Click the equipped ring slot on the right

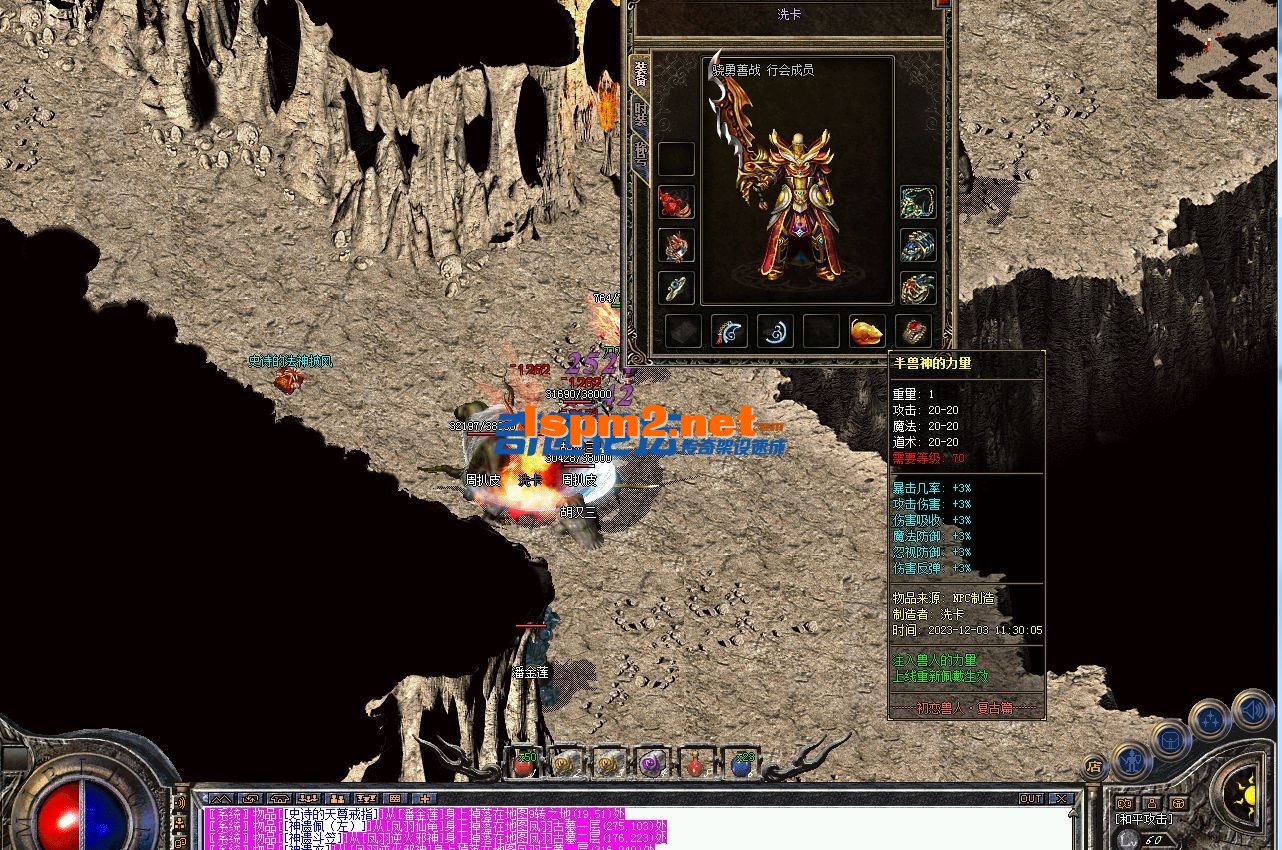(916, 288)
